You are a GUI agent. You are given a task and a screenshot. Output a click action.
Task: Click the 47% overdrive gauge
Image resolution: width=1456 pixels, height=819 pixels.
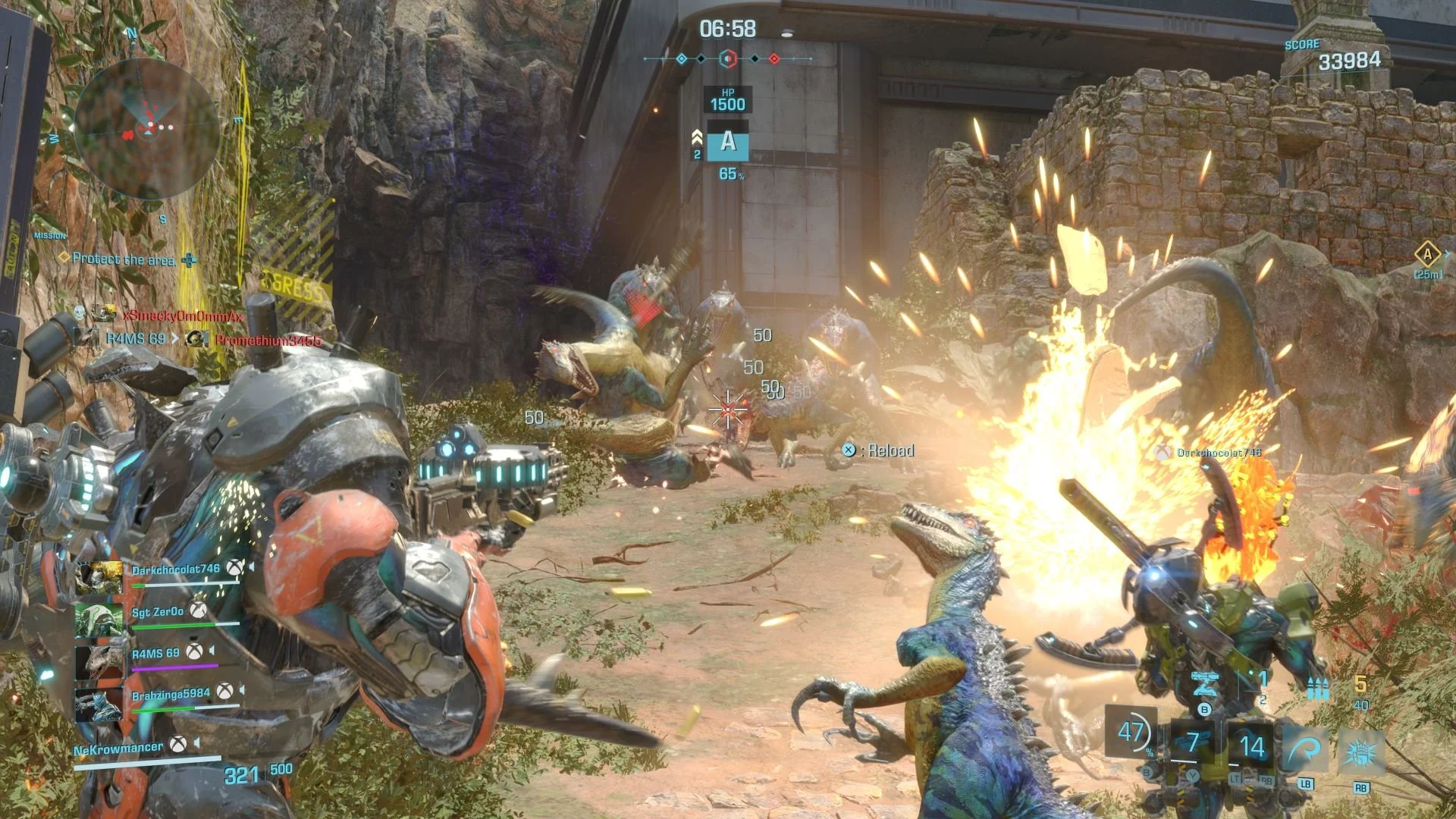point(1131,733)
